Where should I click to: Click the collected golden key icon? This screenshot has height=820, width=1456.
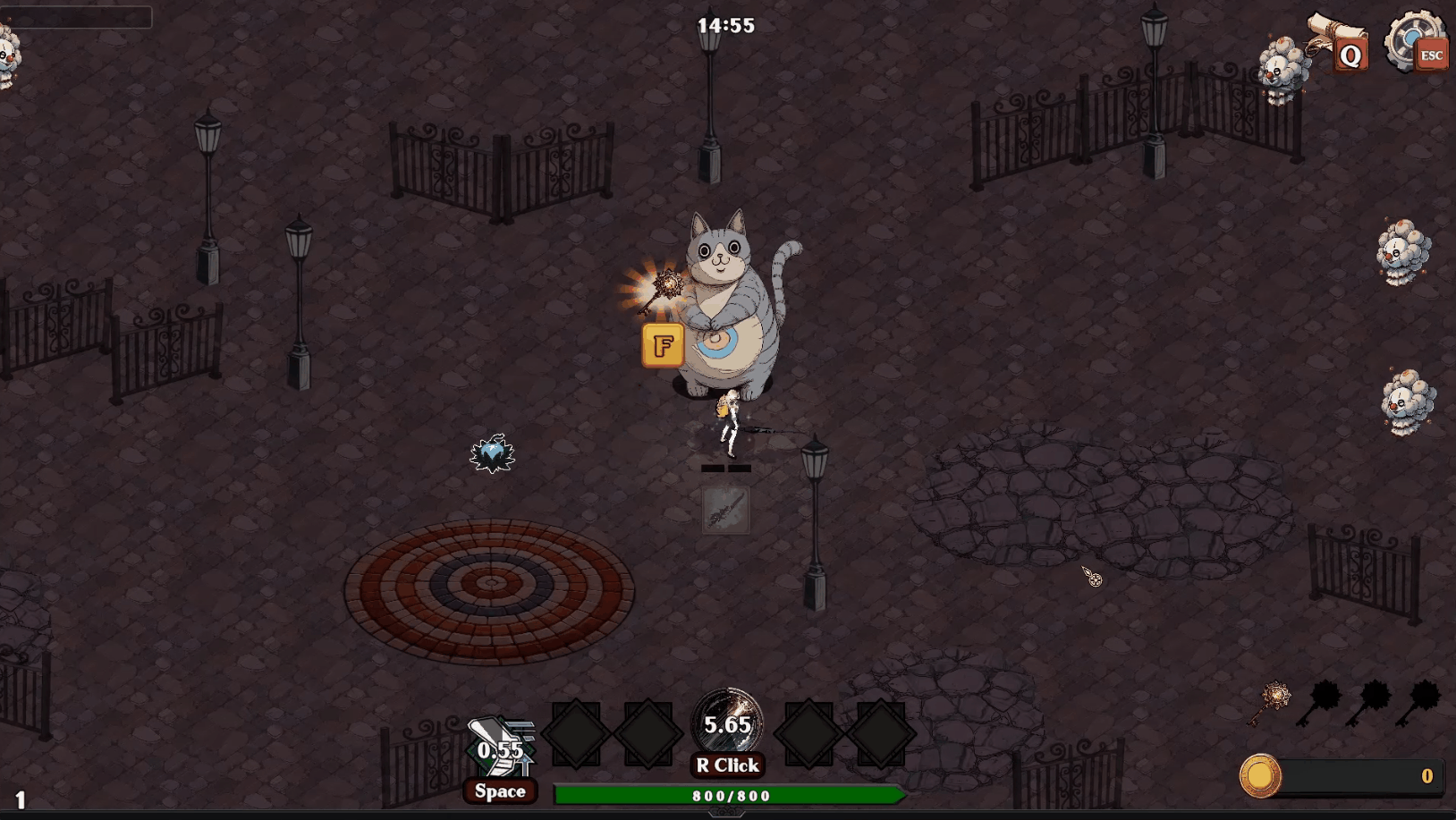point(1273,704)
